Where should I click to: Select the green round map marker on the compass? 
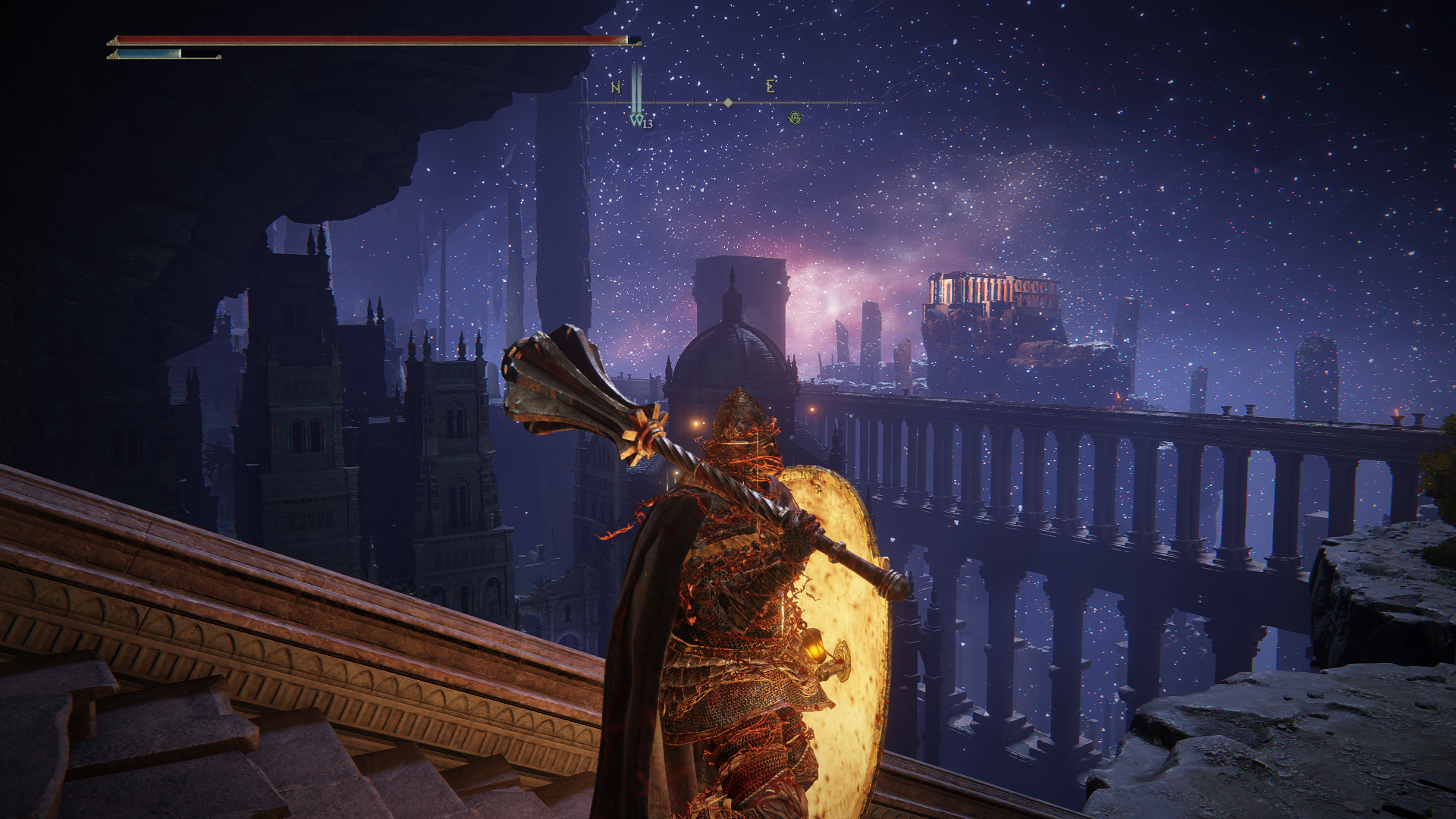point(795,118)
